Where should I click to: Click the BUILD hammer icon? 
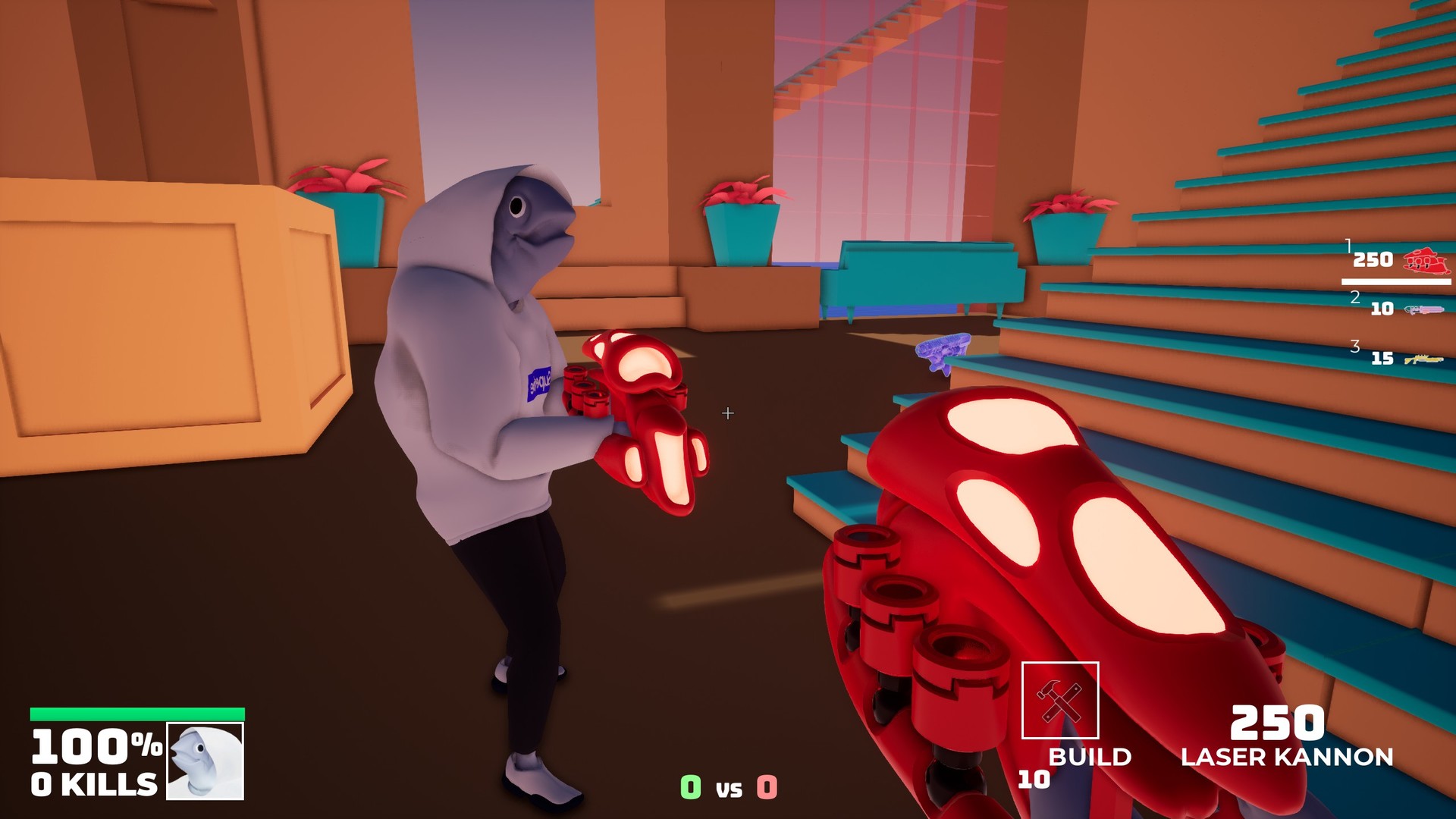pos(1062,698)
